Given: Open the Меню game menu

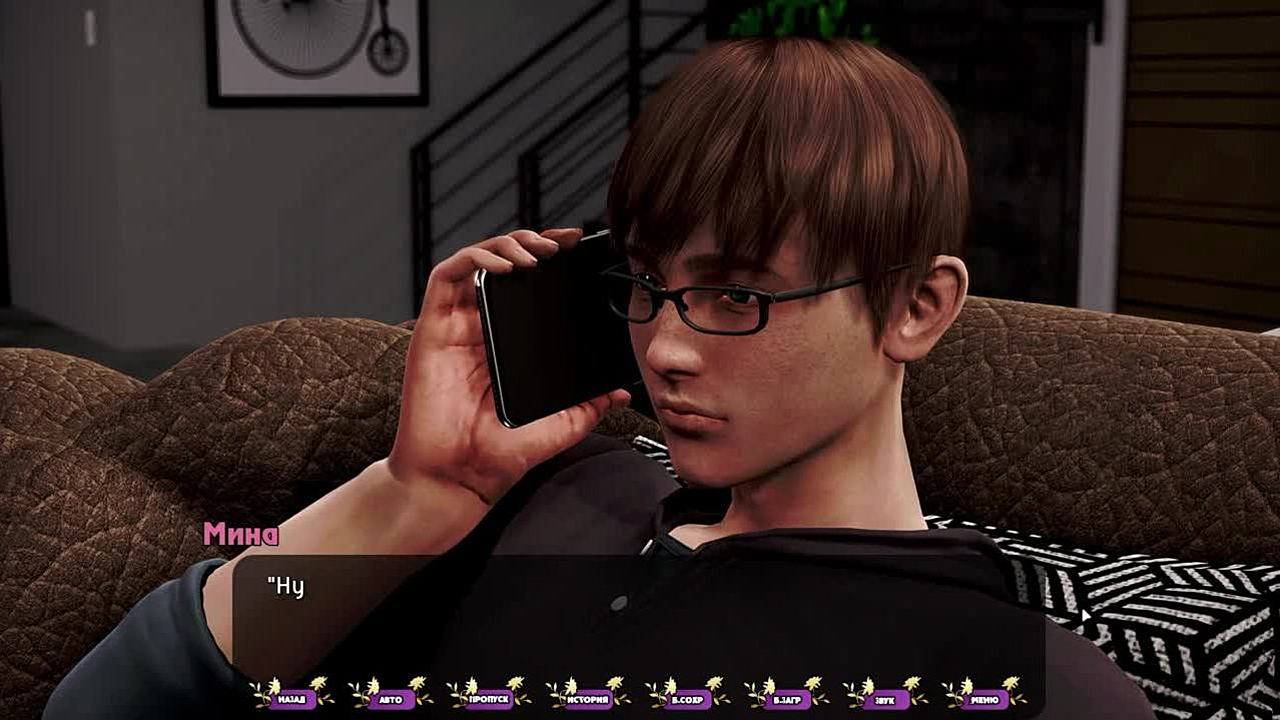Looking at the screenshot, I should pos(984,699).
